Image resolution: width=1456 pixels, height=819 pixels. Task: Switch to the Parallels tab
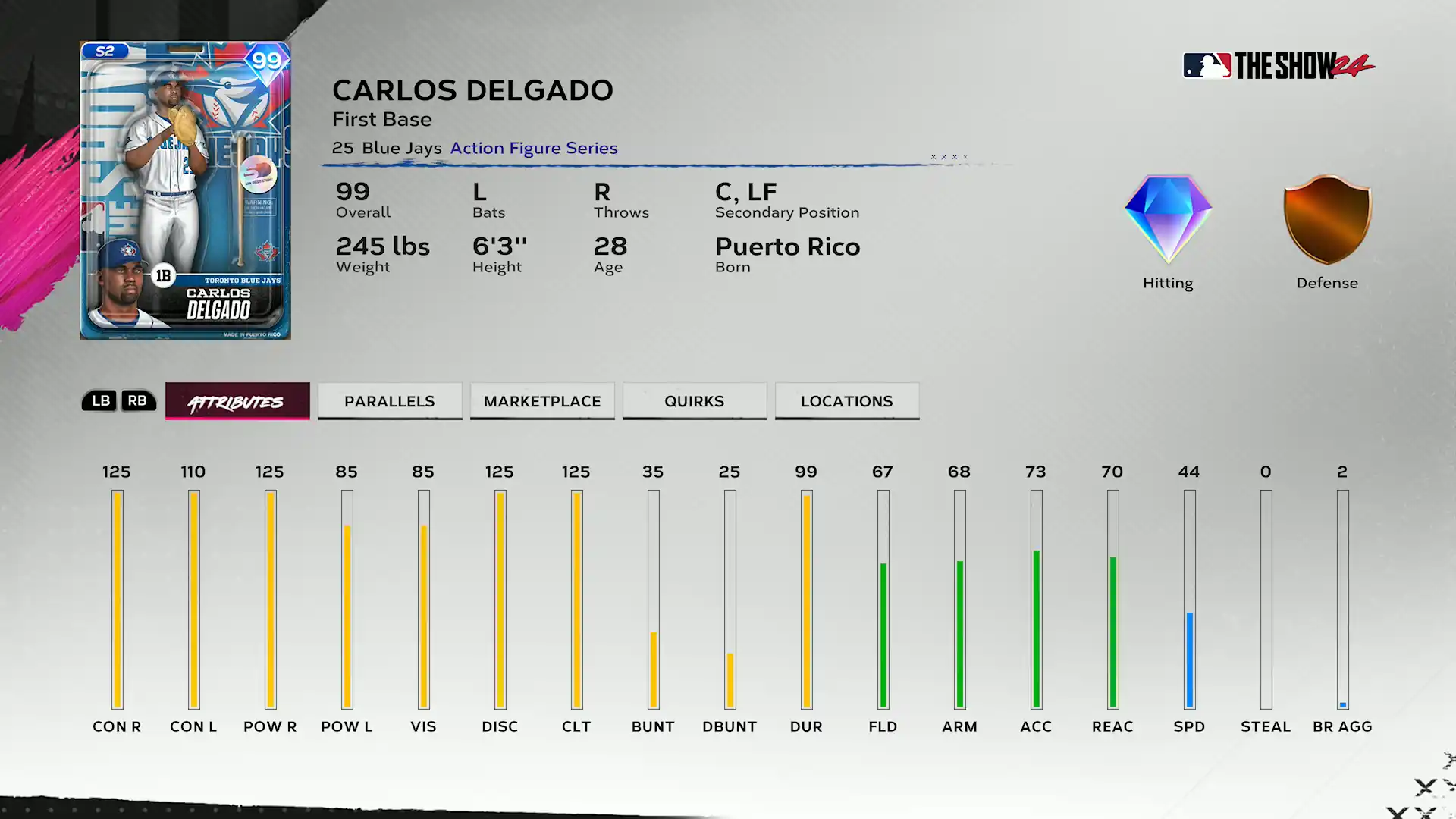point(390,401)
